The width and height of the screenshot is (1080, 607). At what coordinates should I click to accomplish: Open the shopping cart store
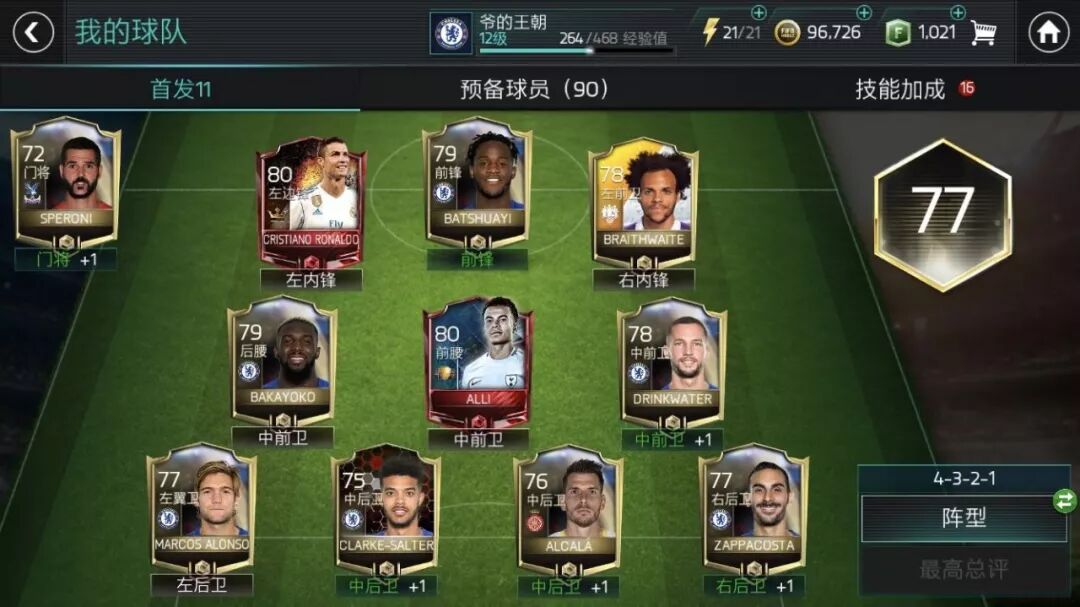point(984,33)
